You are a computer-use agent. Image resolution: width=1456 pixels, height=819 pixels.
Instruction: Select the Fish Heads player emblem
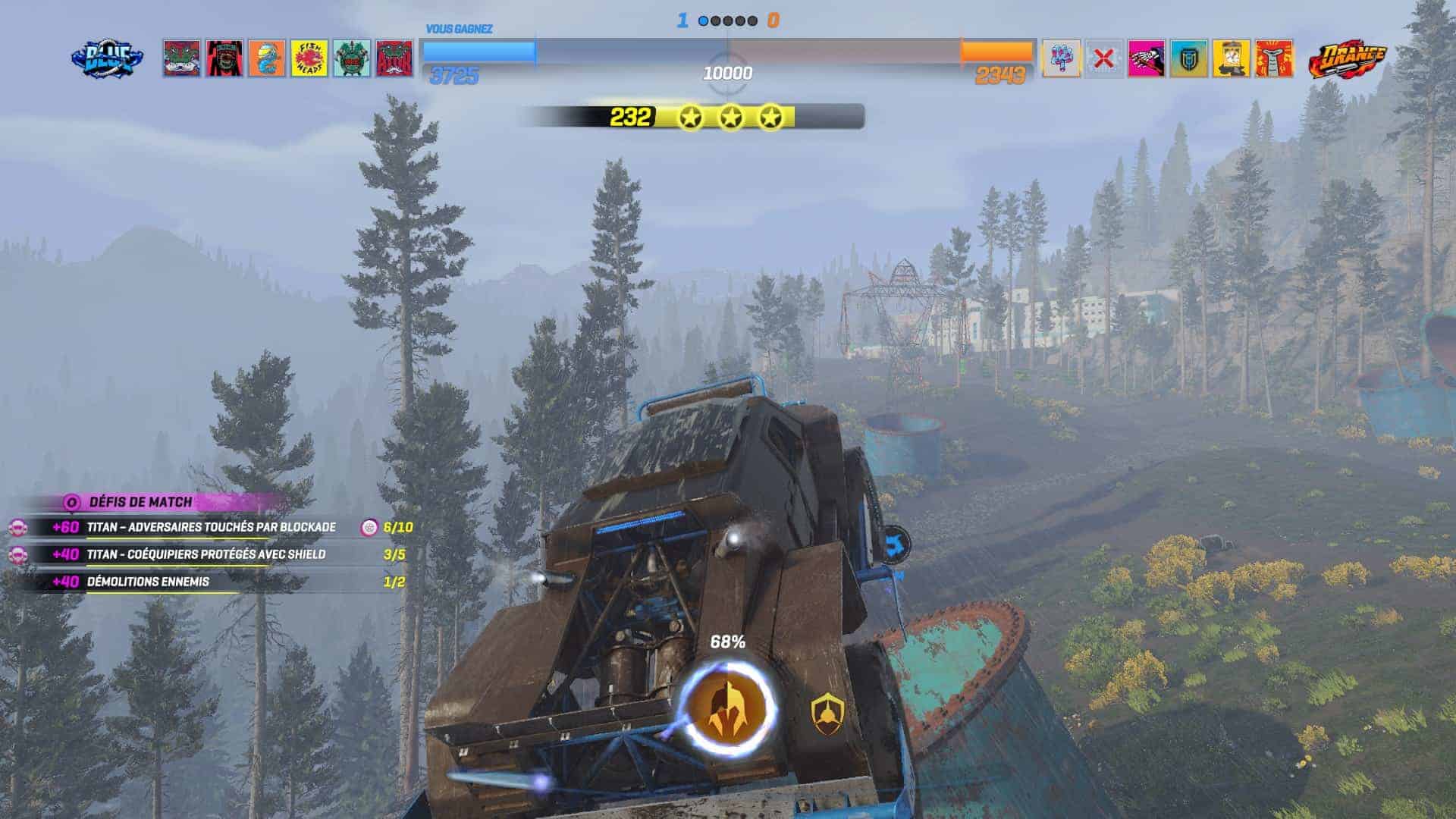point(309,58)
